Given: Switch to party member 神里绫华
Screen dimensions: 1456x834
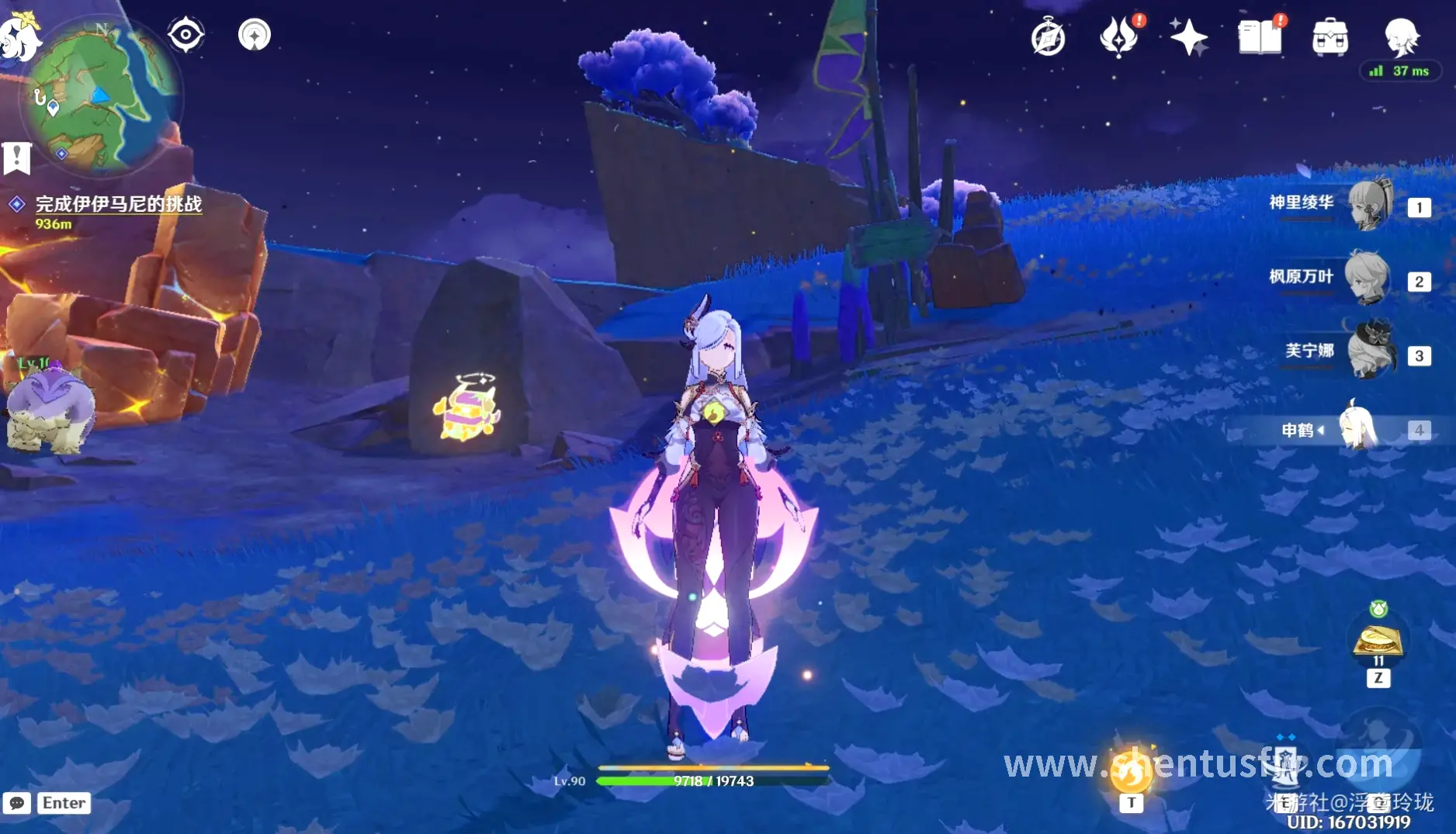Looking at the screenshot, I should (1370, 206).
